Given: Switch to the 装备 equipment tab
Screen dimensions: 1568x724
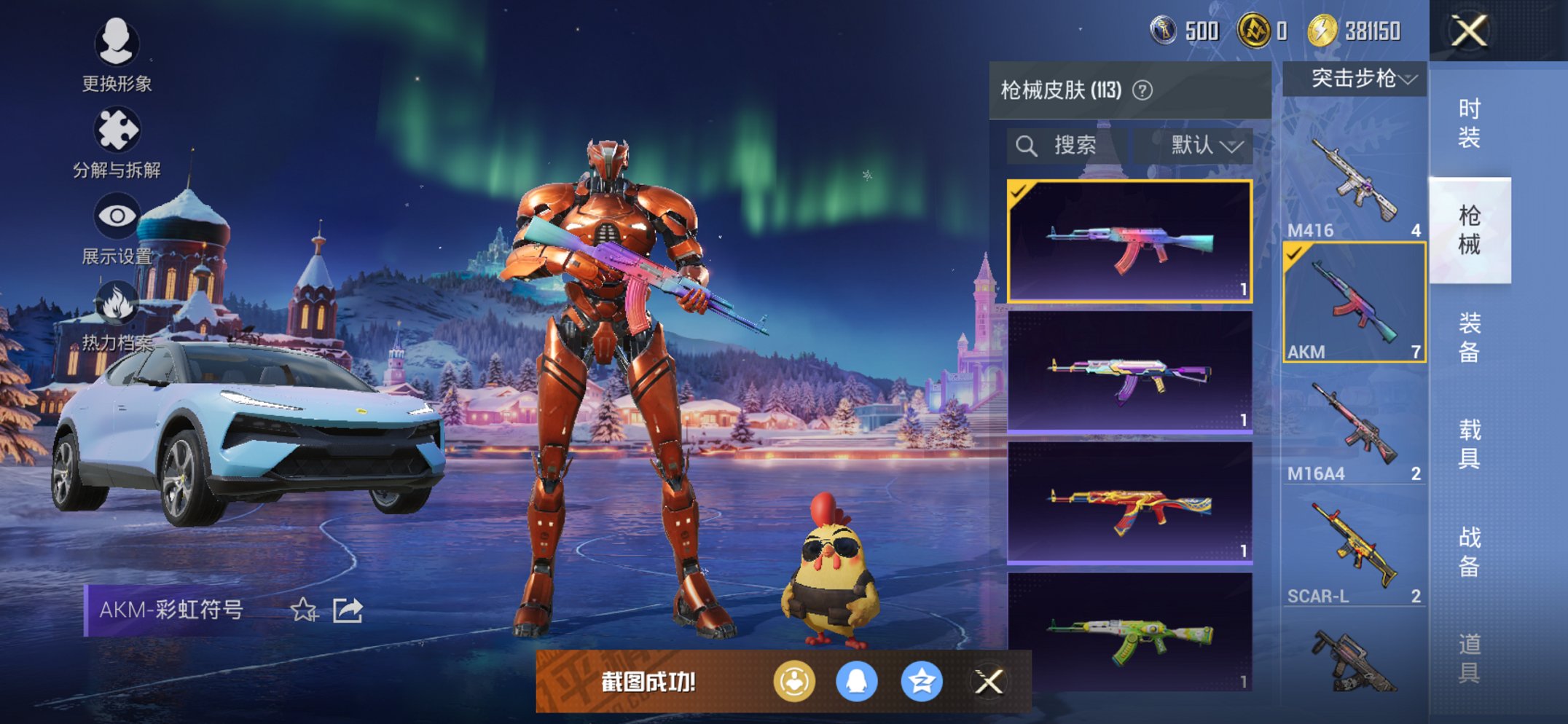Looking at the screenshot, I should (1469, 337).
